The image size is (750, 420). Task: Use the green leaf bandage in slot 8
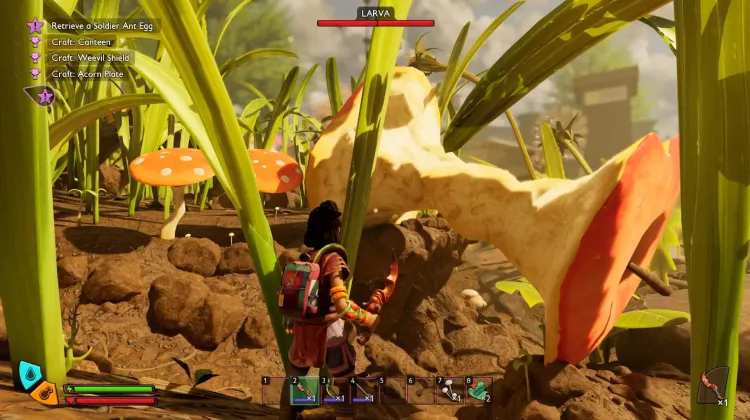[x=479, y=390]
